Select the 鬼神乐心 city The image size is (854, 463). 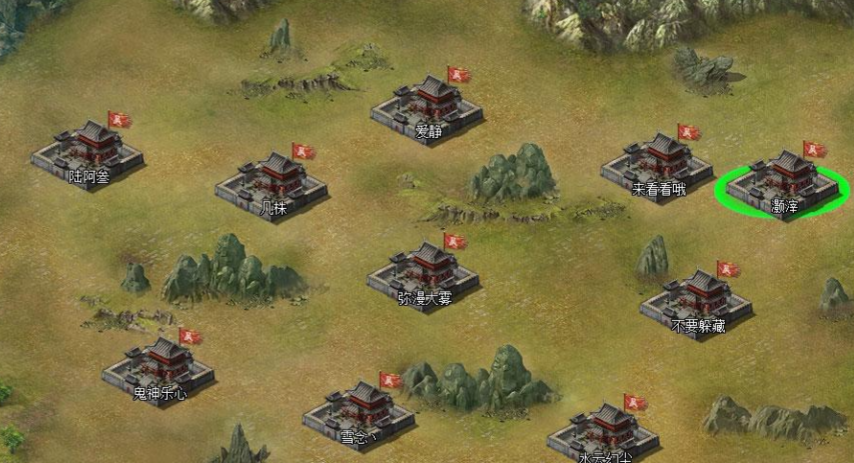[158, 370]
